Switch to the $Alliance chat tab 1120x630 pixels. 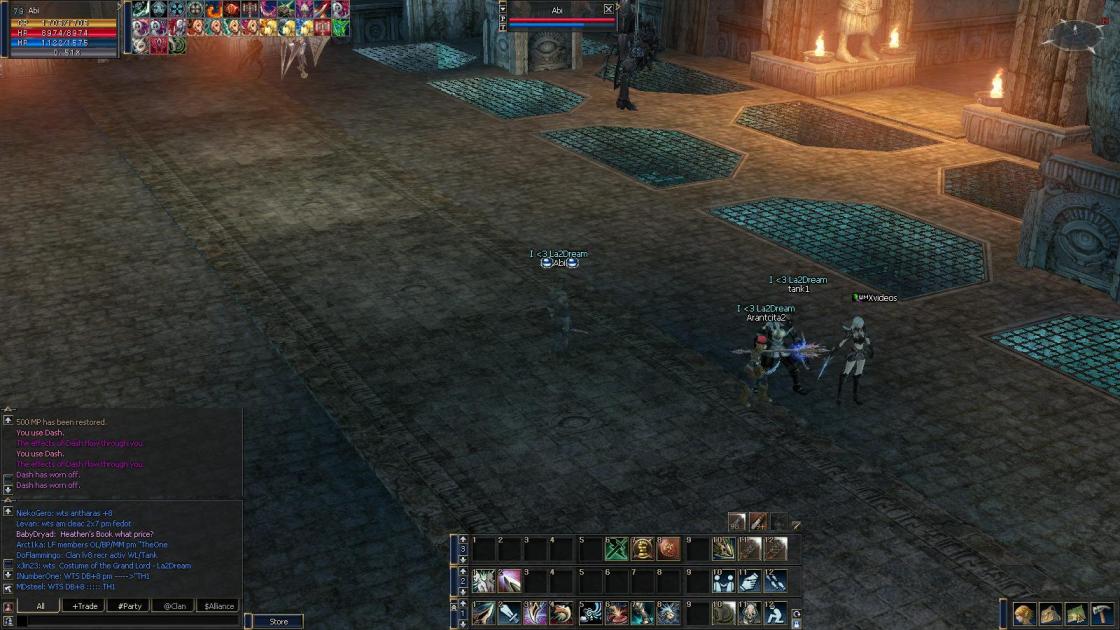coord(218,606)
